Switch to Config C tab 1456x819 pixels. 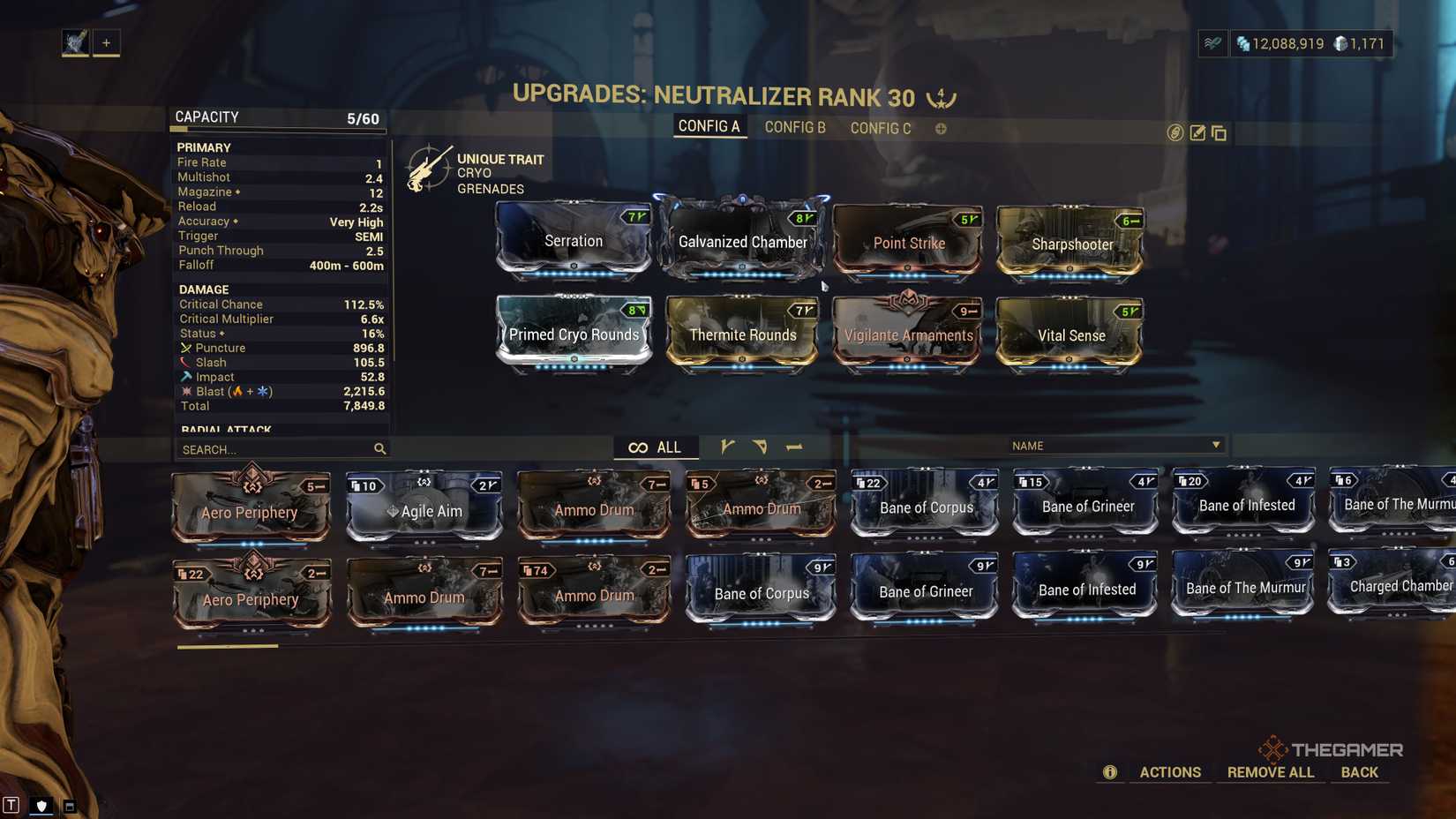pyautogui.click(x=881, y=128)
